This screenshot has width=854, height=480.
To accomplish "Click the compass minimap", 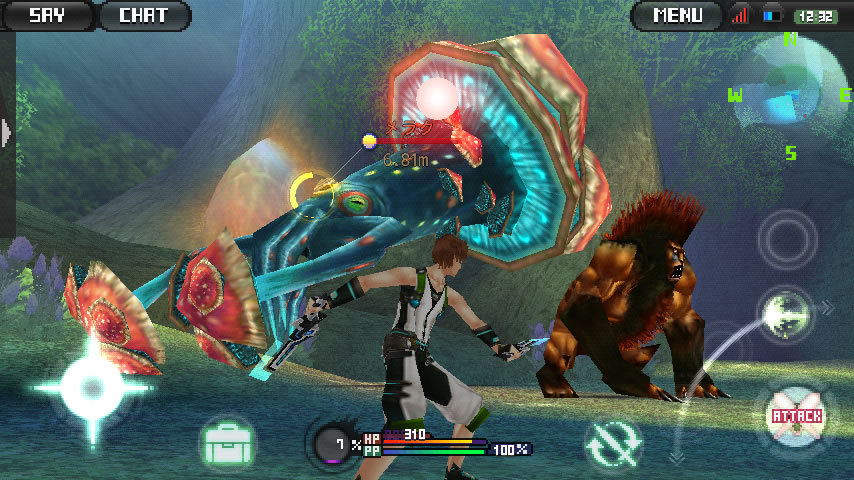I will [x=790, y=93].
